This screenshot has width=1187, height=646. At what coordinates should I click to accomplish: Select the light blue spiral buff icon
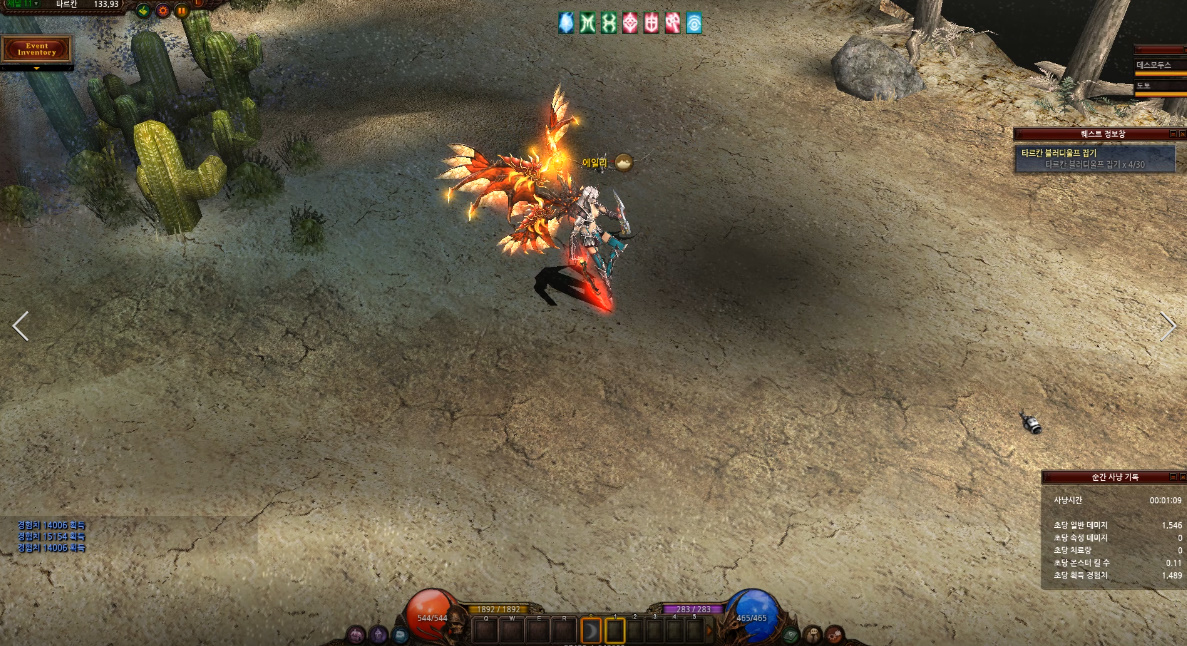click(x=693, y=23)
